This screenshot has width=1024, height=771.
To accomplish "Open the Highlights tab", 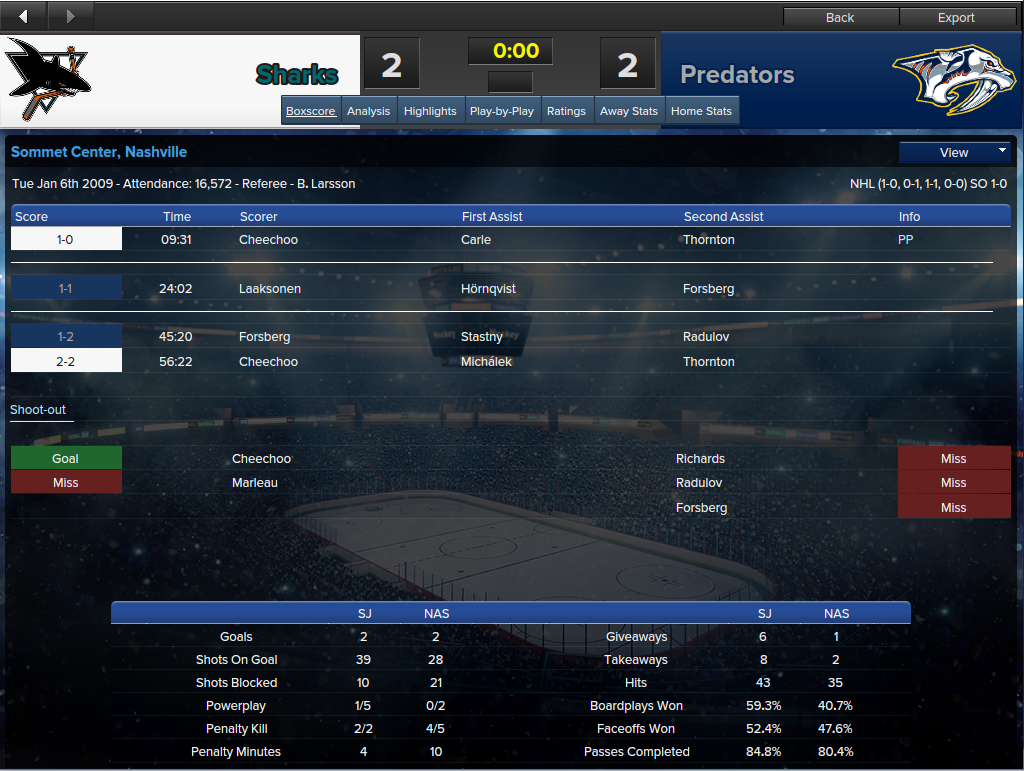I will [430, 111].
